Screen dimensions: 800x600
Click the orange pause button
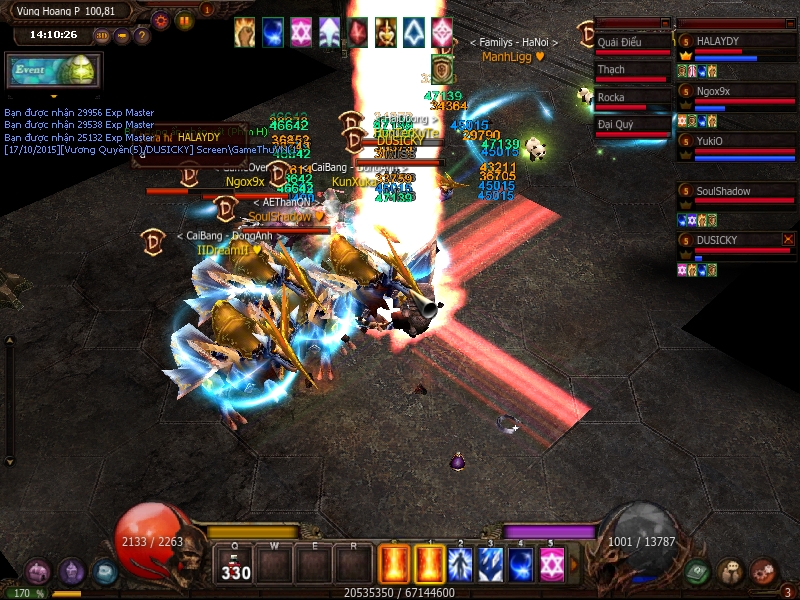[x=184, y=19]
